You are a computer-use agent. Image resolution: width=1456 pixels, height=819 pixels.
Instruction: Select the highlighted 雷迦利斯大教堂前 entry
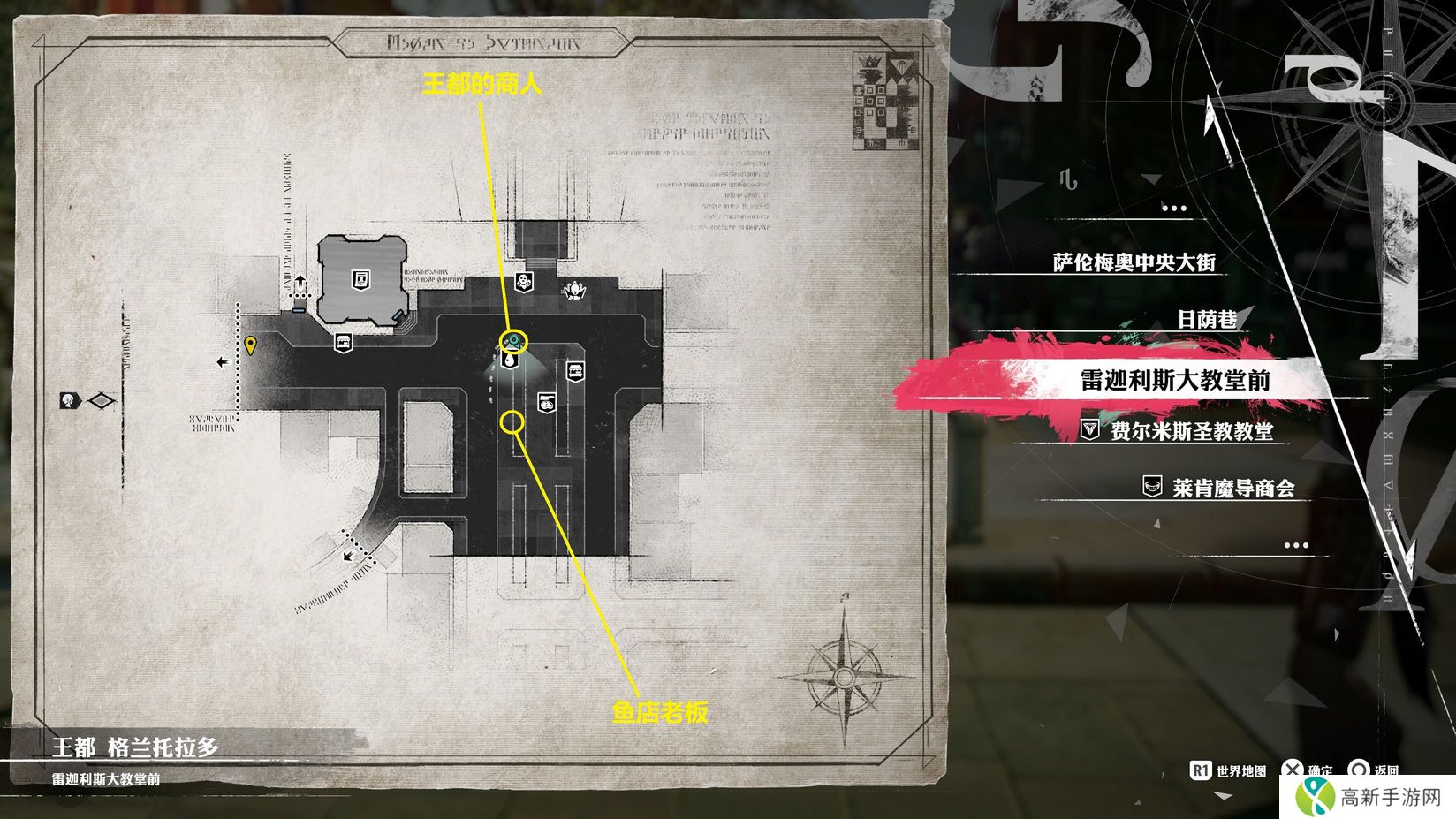(x=1175, y=380)
